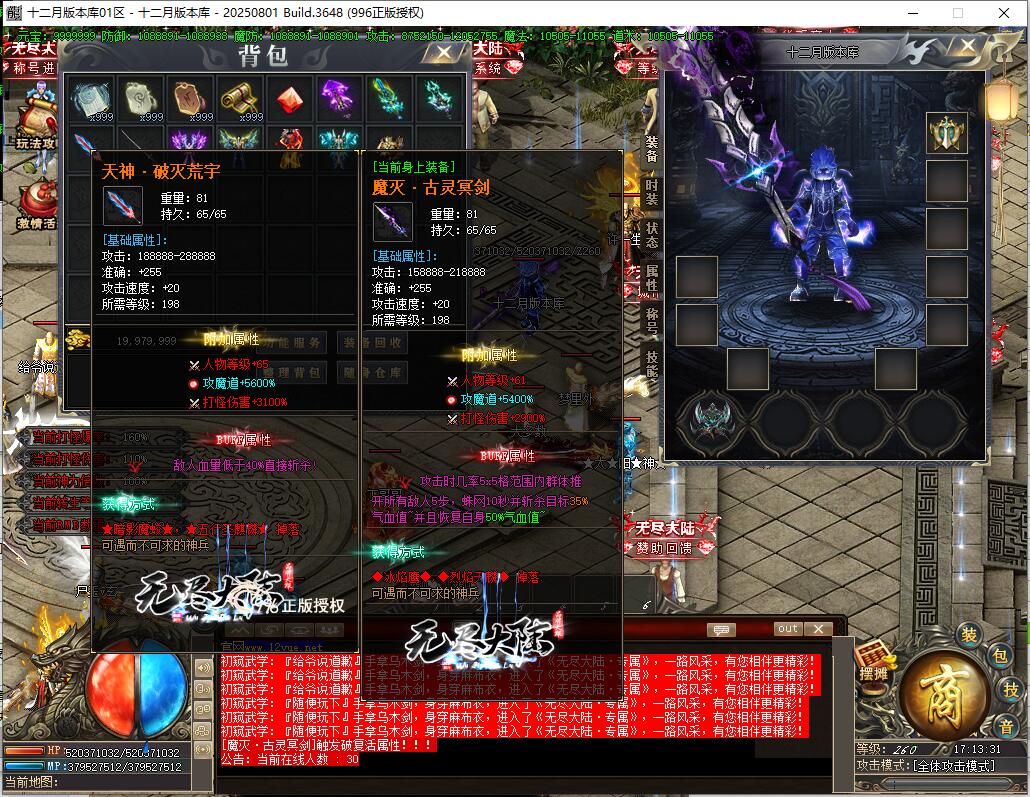Click the 装 equipment shortcut button
Image resolution: width=1030 pixels, height=797 pixels.
coord(968,636)
